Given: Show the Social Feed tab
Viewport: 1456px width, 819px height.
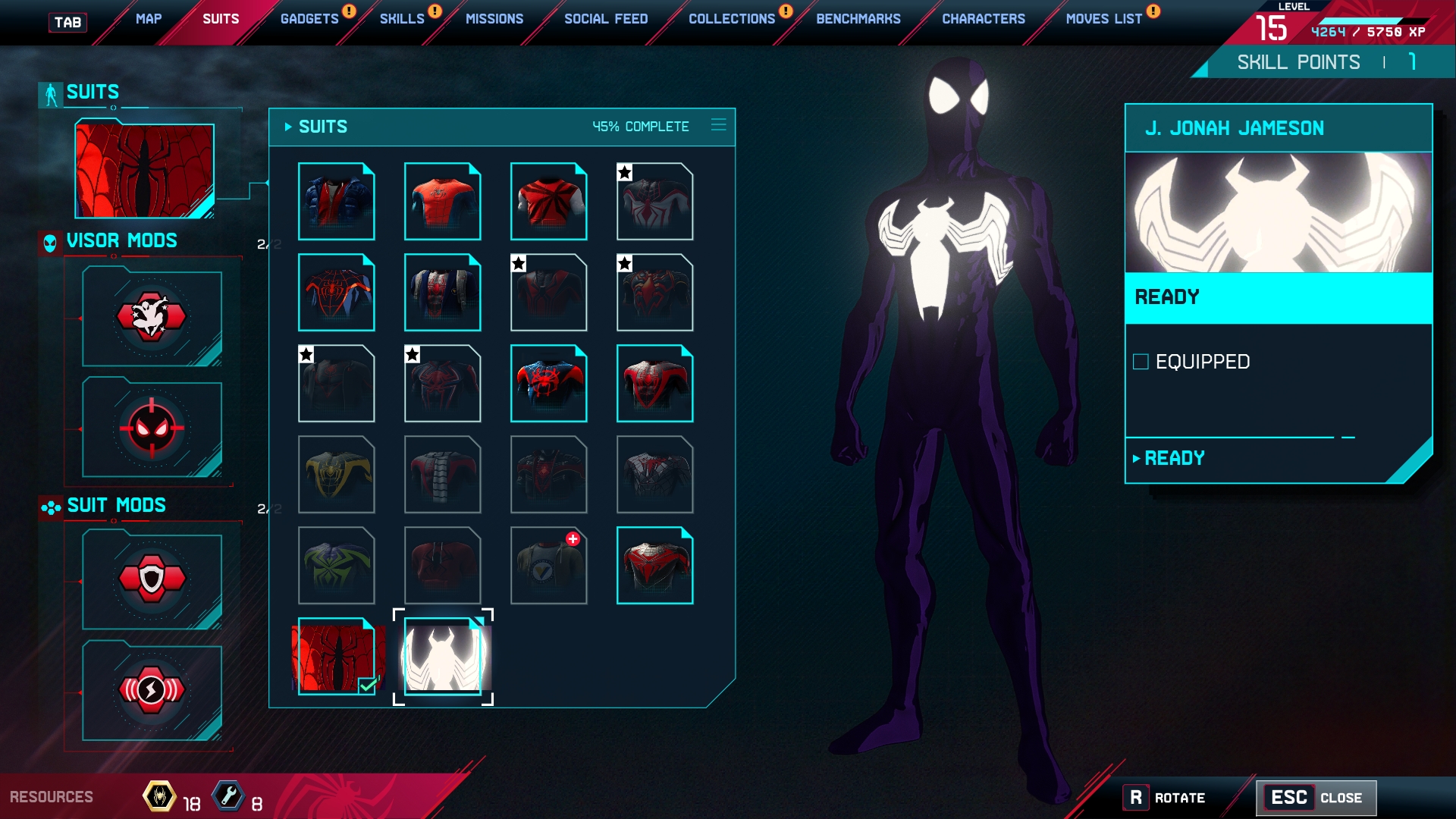Looking at the screenshot, I should click(x=606, y=19).
